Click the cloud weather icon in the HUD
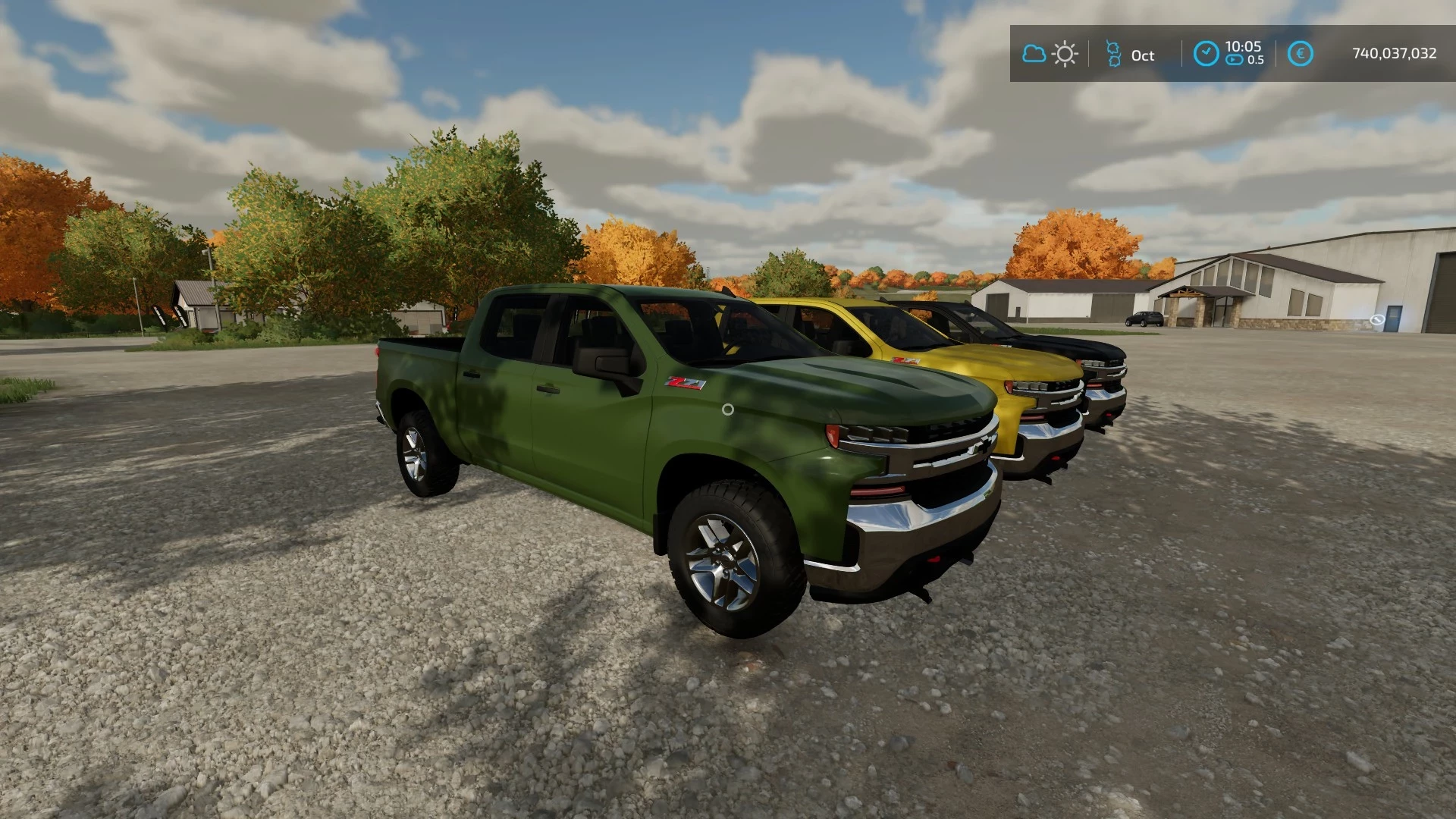This screenshot has height=819, width=1456. [1034, 53]
